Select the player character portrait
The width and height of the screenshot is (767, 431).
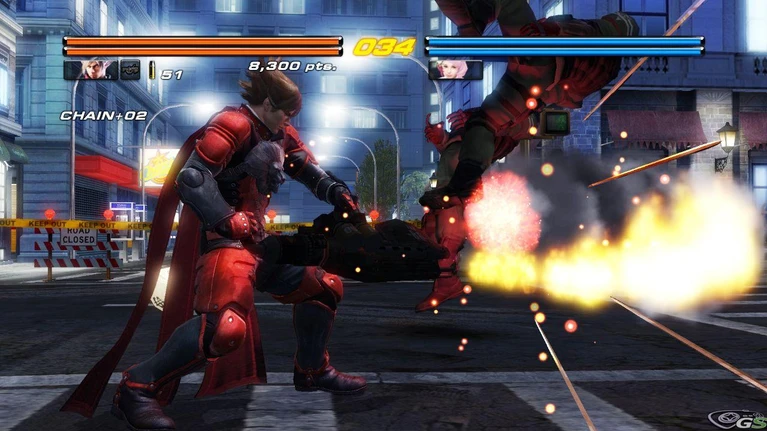click(x=89, y=69)
